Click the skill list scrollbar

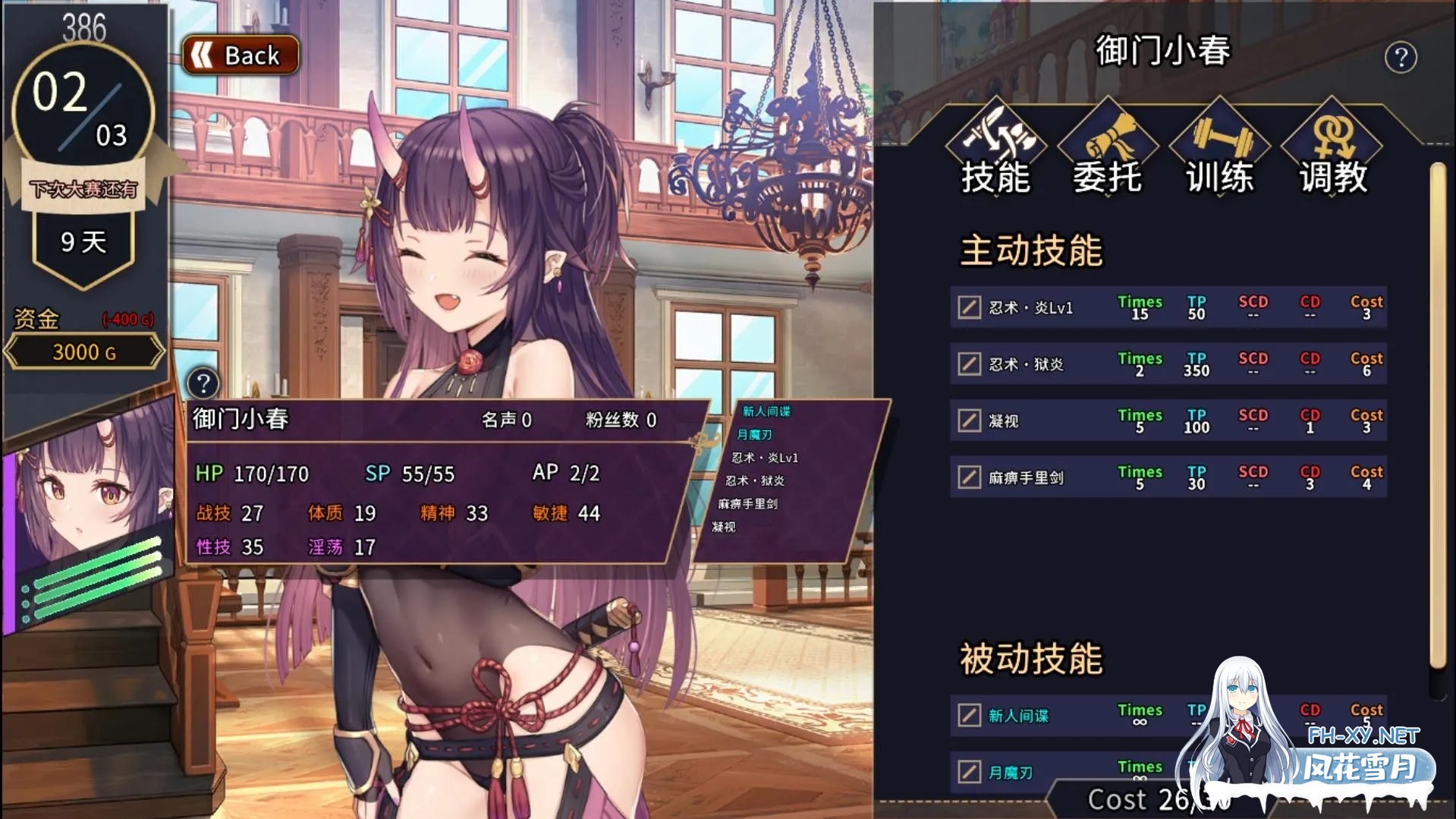point(1437,417)
